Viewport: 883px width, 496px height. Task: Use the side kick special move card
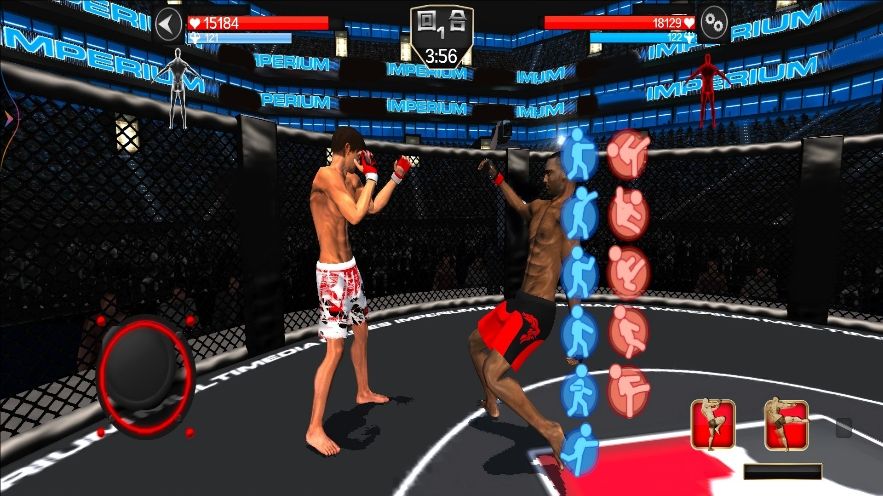tap(786, 424)
